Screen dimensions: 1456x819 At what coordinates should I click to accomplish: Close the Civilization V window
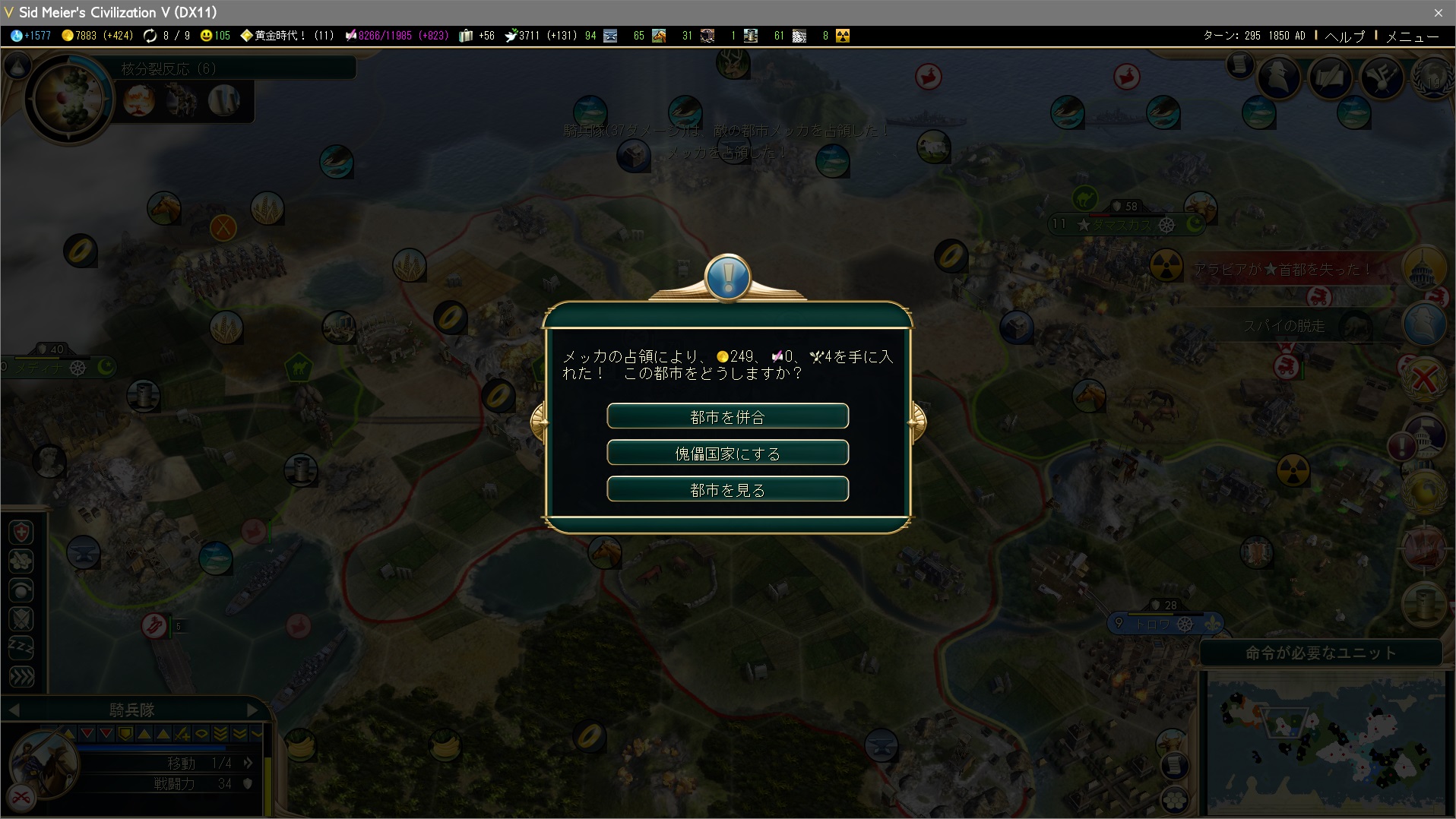[1438, 12]
